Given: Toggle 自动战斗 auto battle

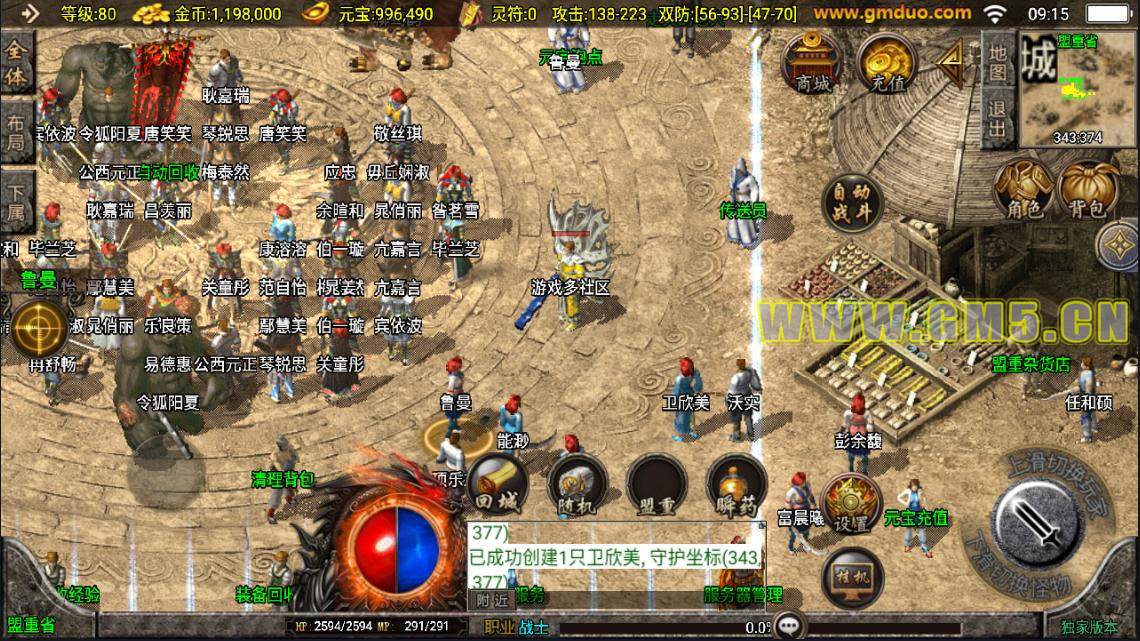Looking at the screenshot, I should pyautogui.click(x=853, y=203).
